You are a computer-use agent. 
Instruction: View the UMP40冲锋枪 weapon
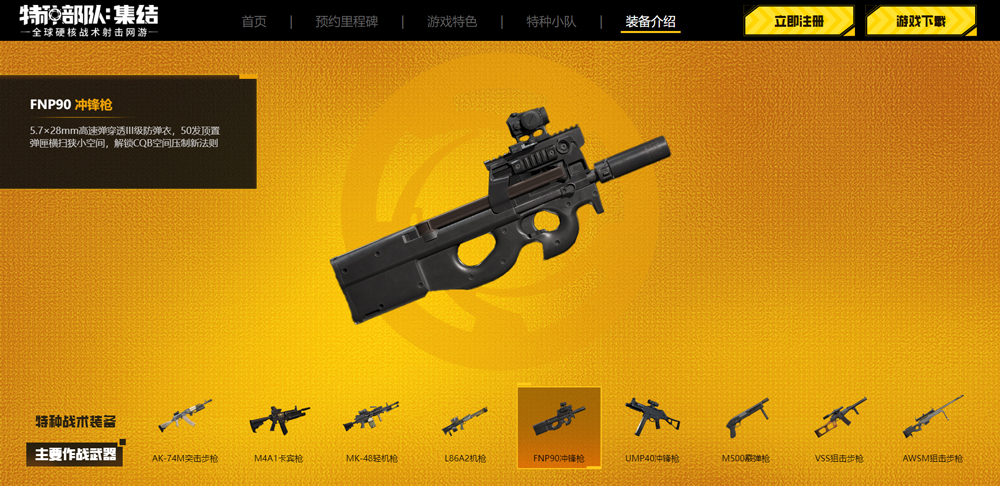(652, 425)
